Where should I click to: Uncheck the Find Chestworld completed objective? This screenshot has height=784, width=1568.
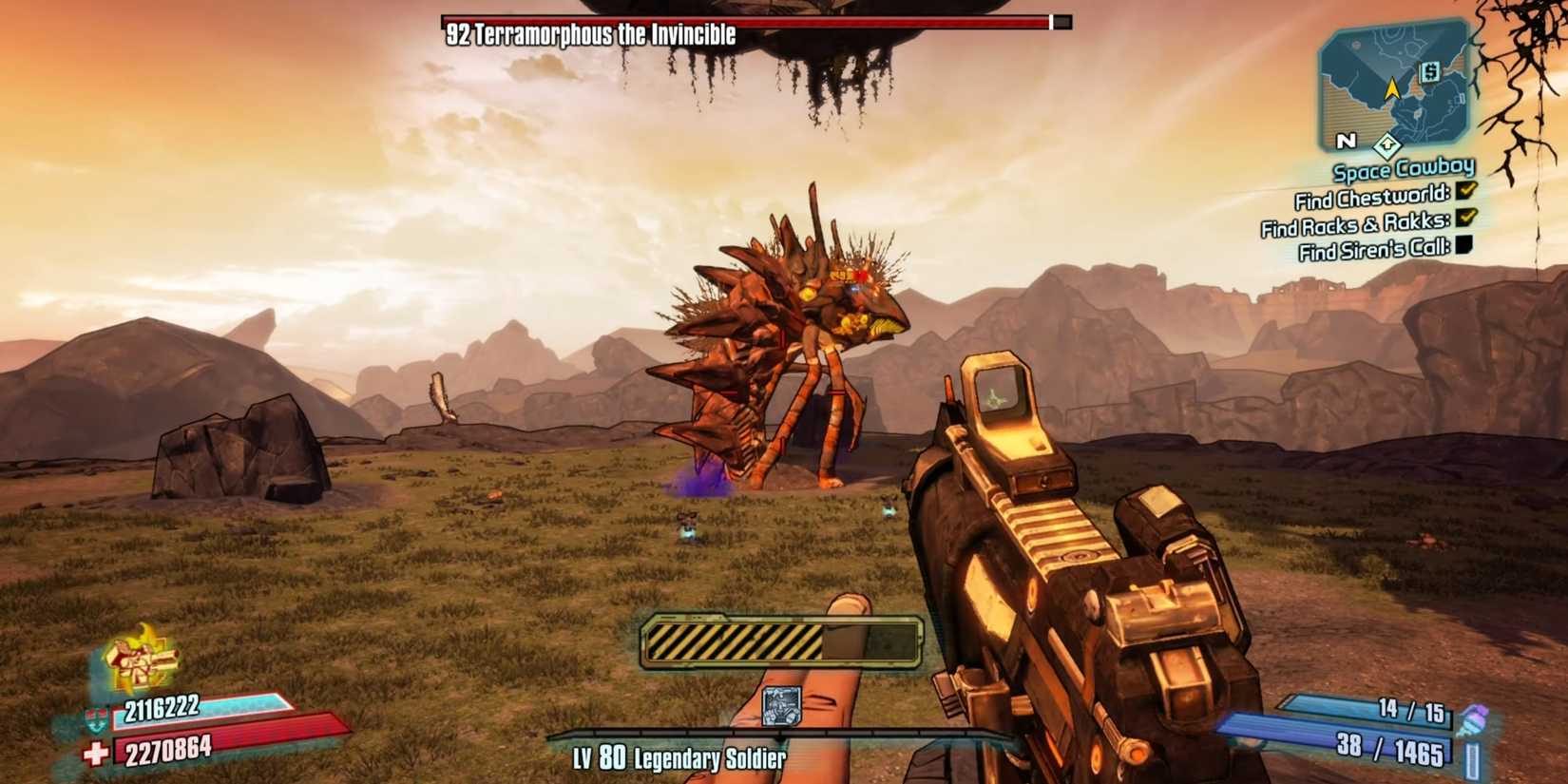pos(1465,190)
